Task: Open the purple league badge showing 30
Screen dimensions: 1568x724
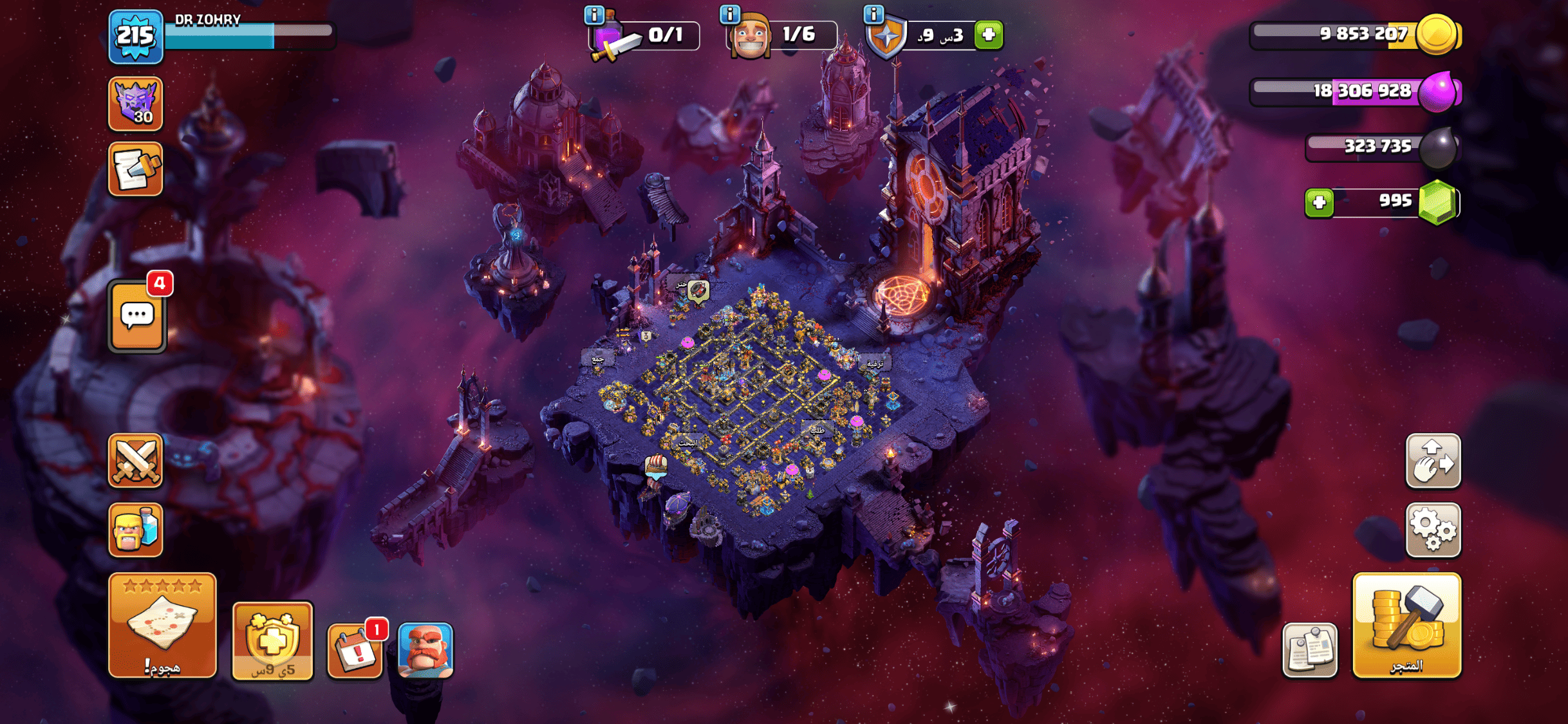Action: 135,104
